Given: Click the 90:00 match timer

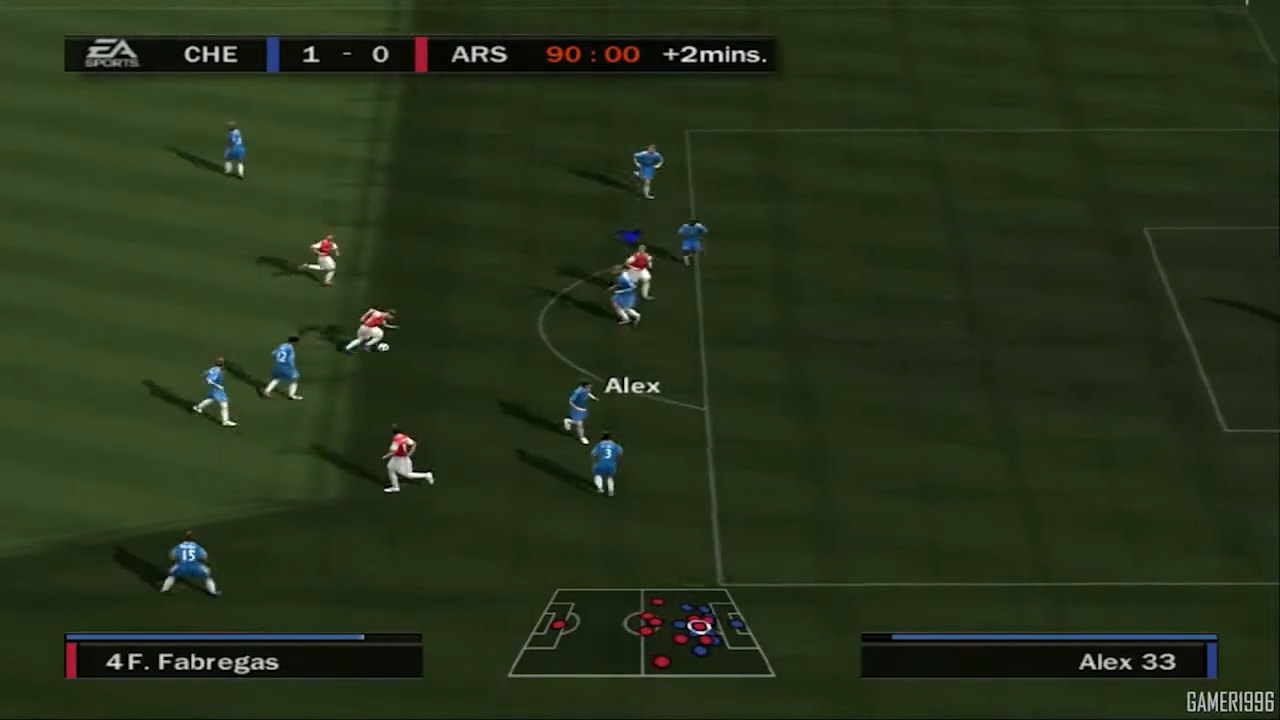Looking at the screenshot, I should [x=592, y=54].
